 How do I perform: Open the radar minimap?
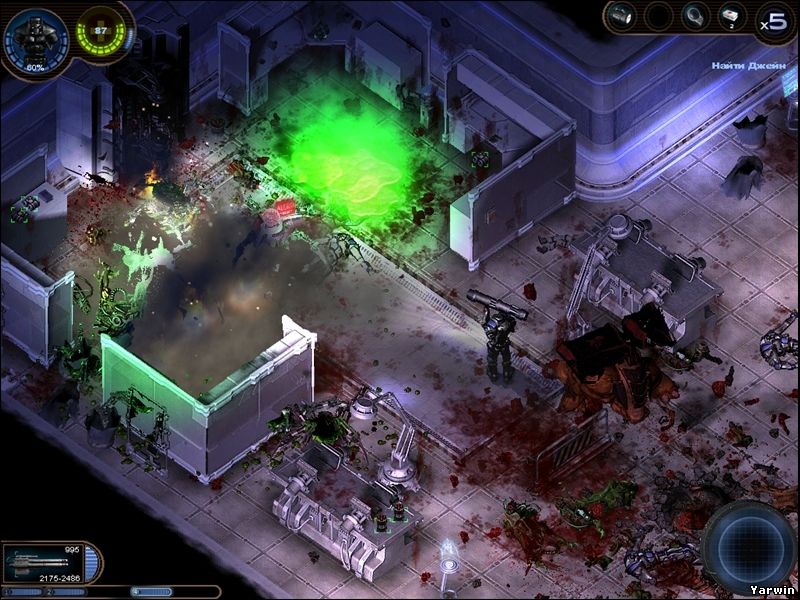tap(748, 546)
